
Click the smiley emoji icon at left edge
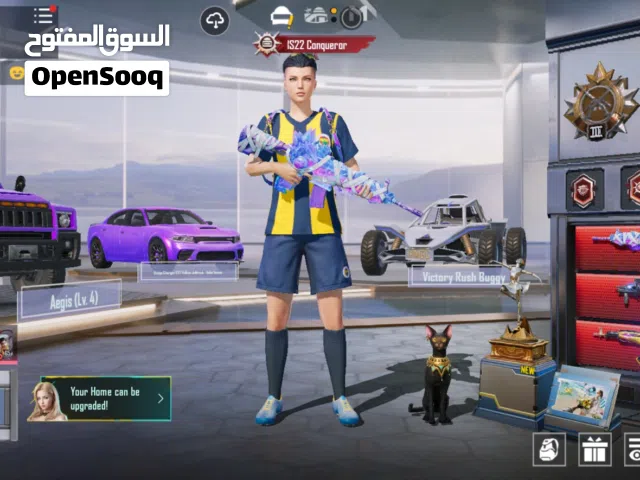coord(16,72)
